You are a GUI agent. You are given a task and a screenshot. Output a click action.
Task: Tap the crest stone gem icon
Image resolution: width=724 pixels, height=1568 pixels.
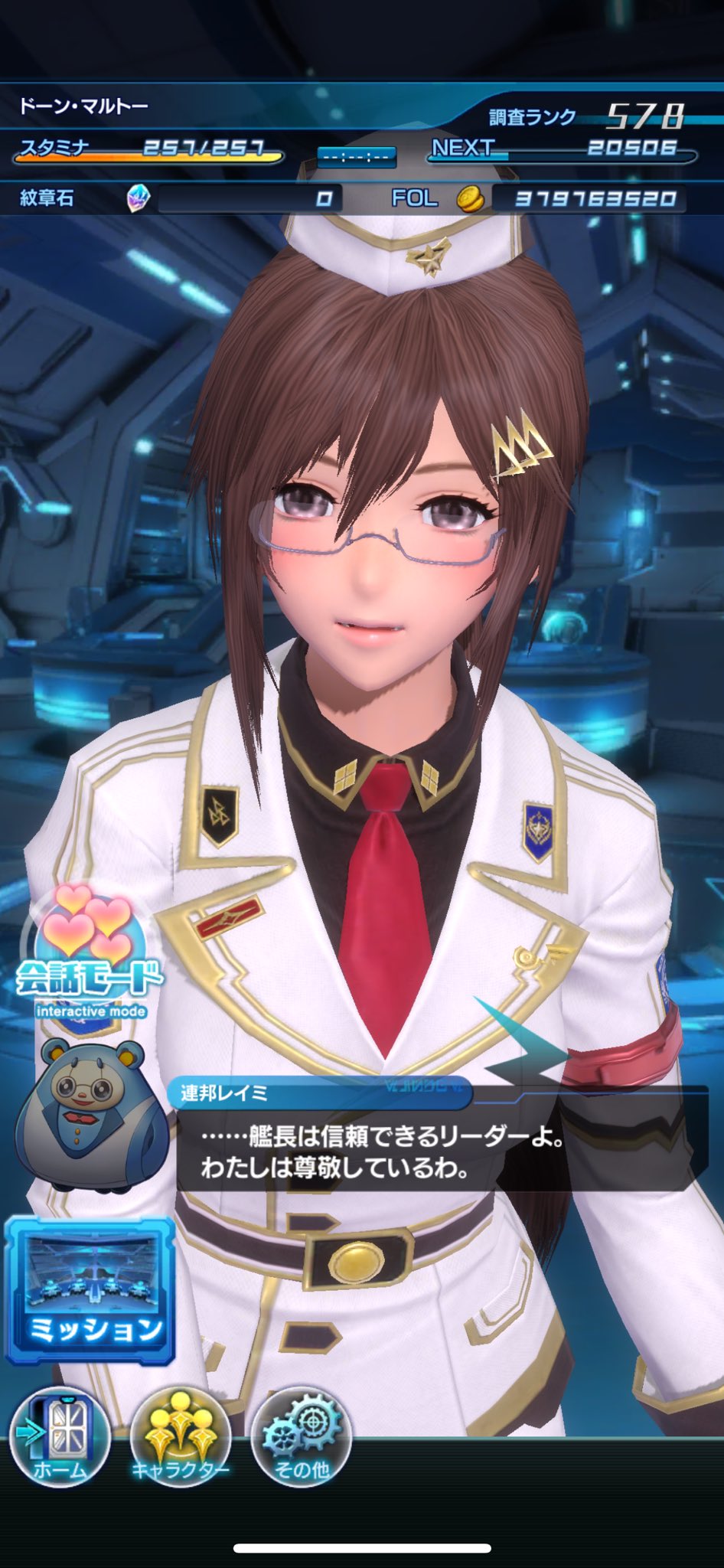138,199
